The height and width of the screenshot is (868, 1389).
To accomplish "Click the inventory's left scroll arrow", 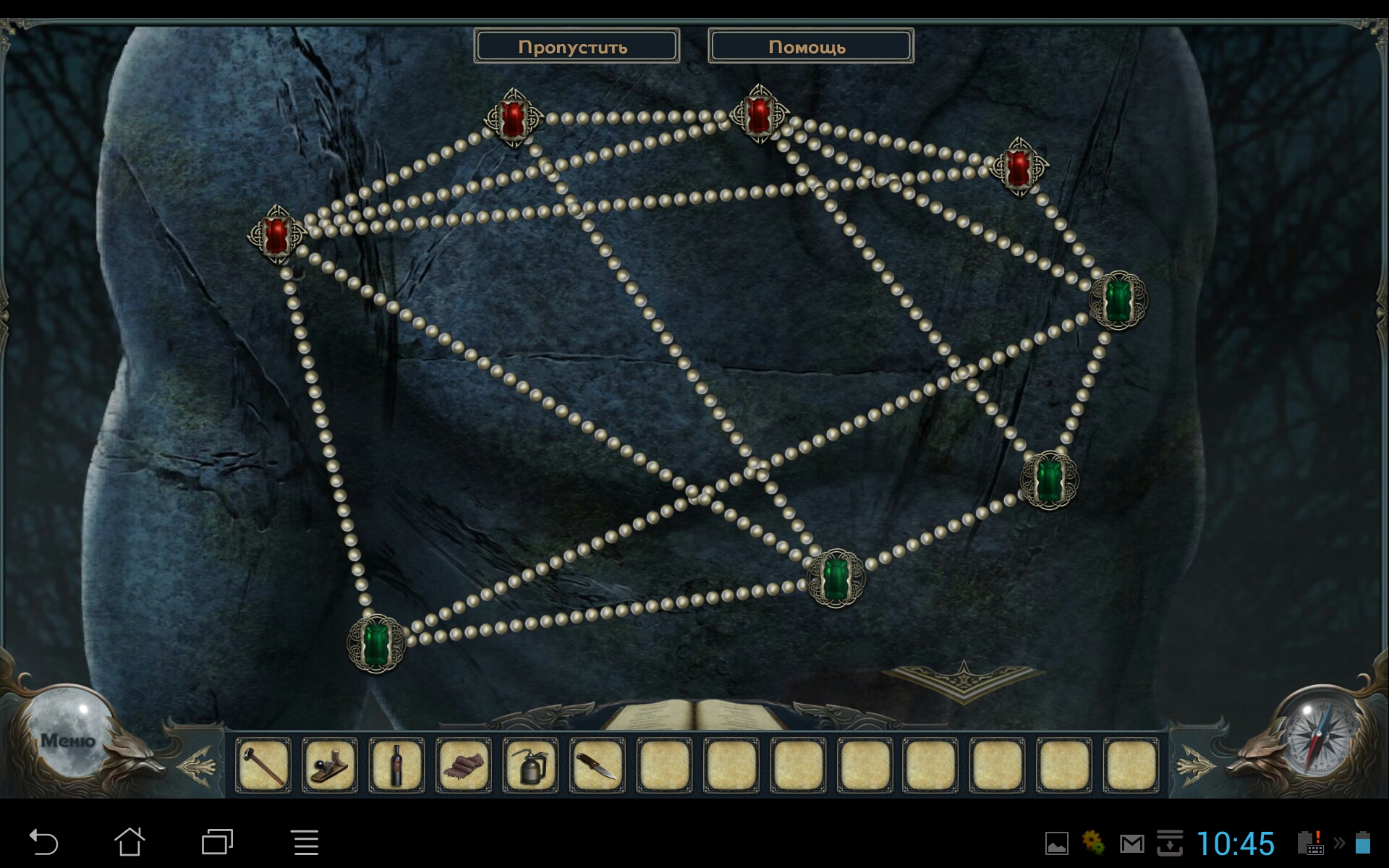I will [x=197, y=765].
